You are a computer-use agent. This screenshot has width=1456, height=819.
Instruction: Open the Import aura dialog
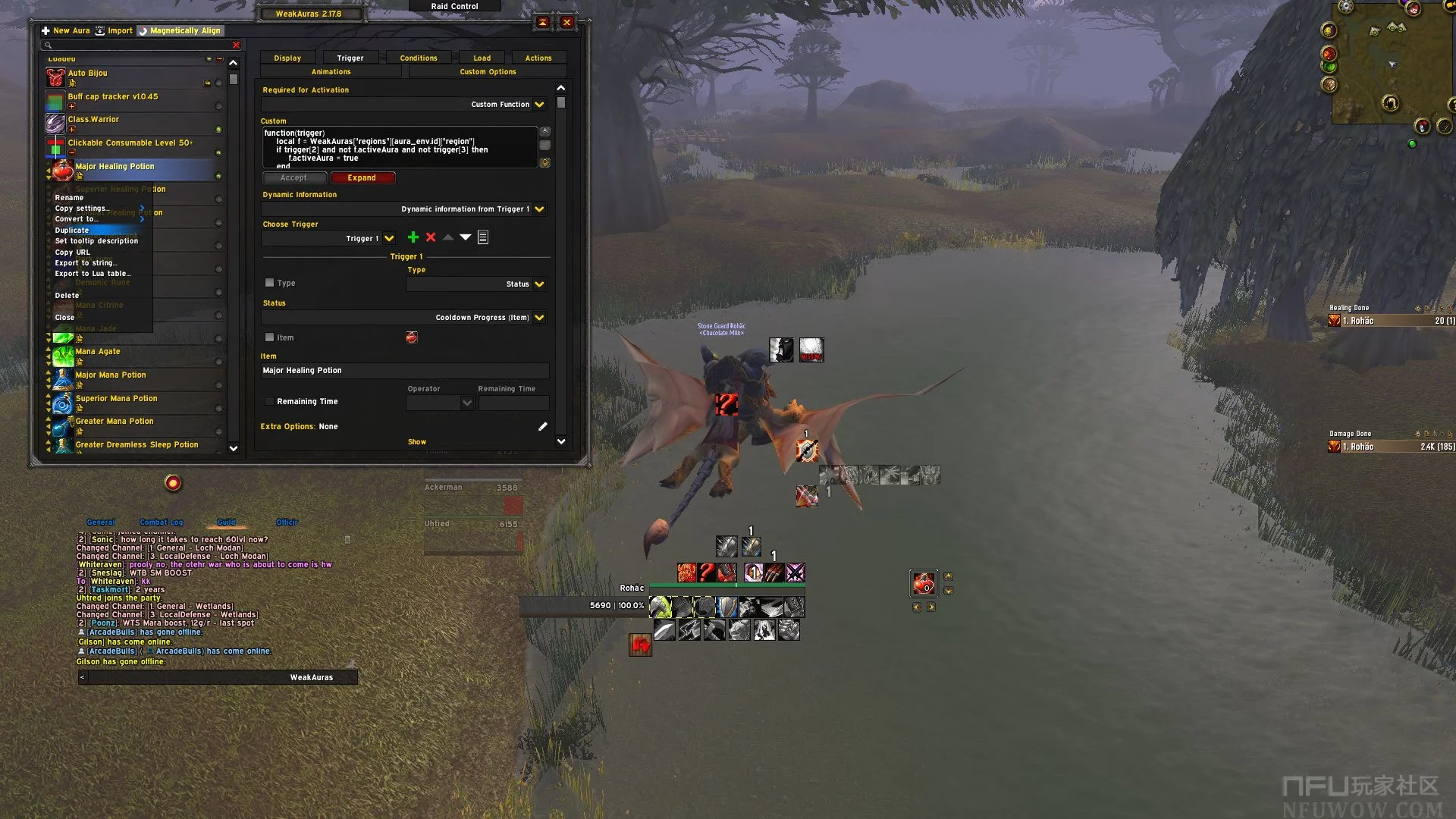(115, 30)
